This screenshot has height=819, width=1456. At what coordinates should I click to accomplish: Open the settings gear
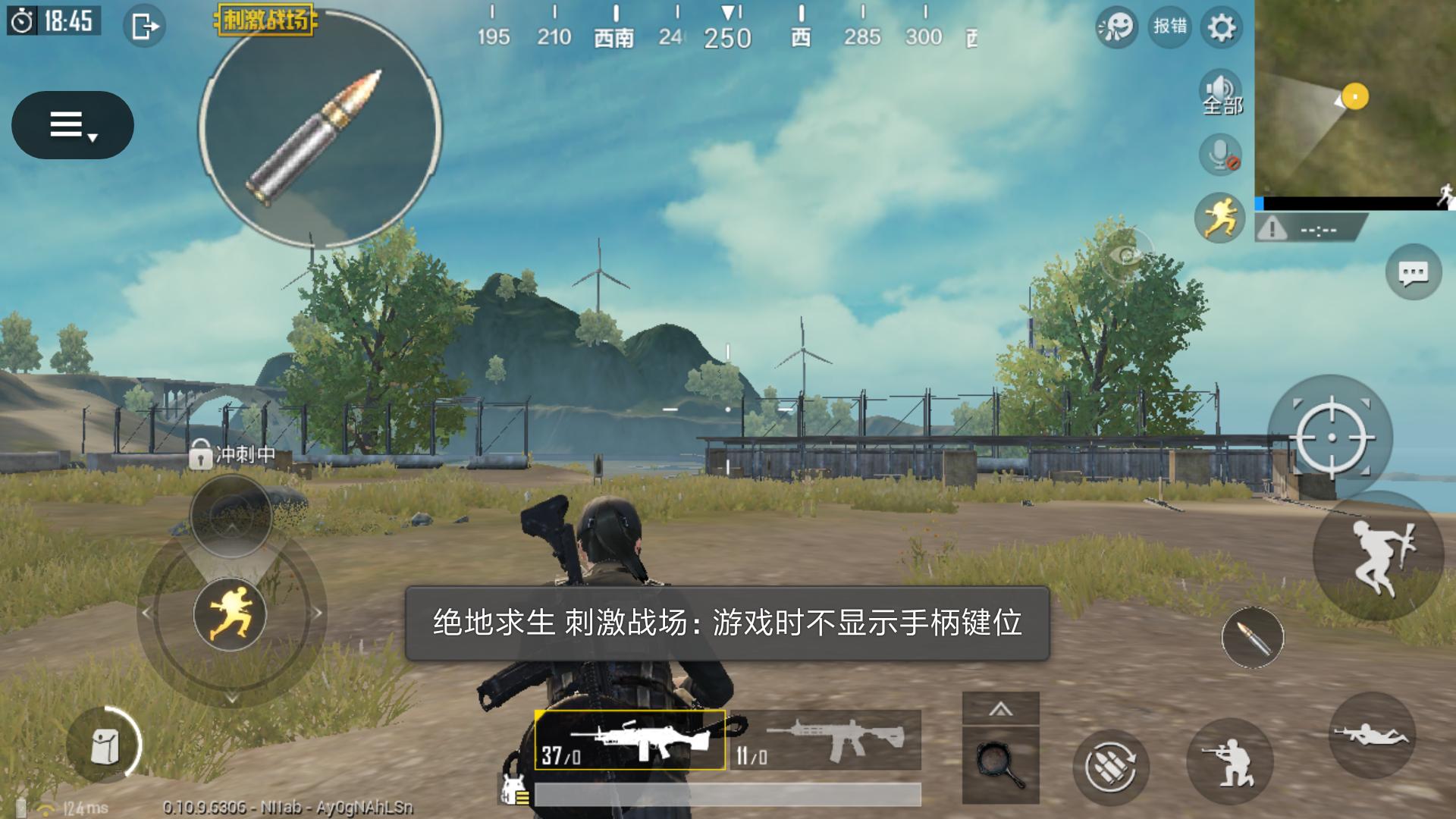1221,27
